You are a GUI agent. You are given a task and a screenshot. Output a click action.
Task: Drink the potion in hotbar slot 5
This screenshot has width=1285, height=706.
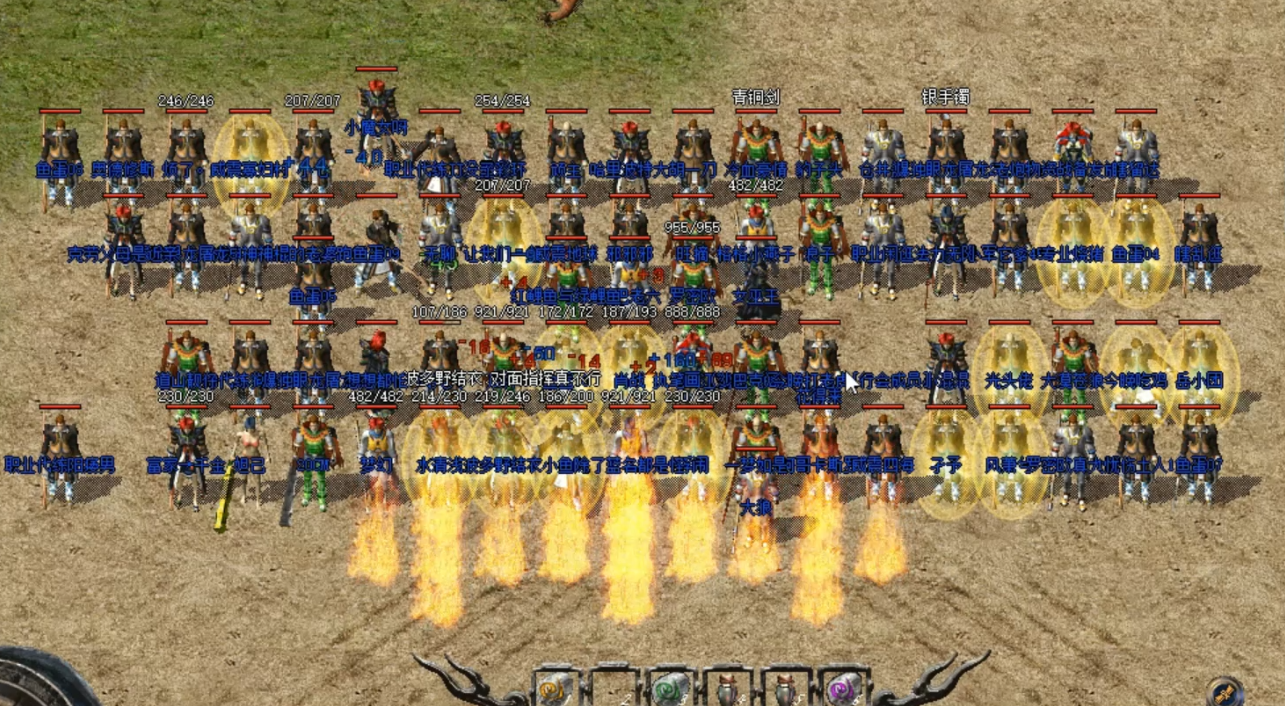[785, 691]
